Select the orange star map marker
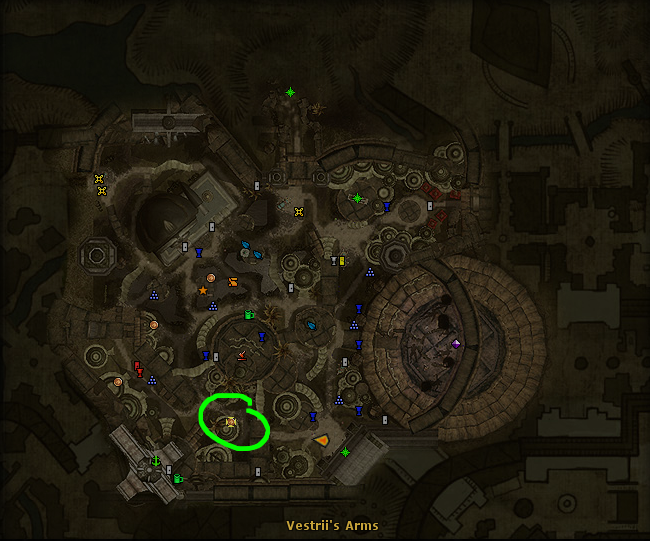 tap(203, 291)
